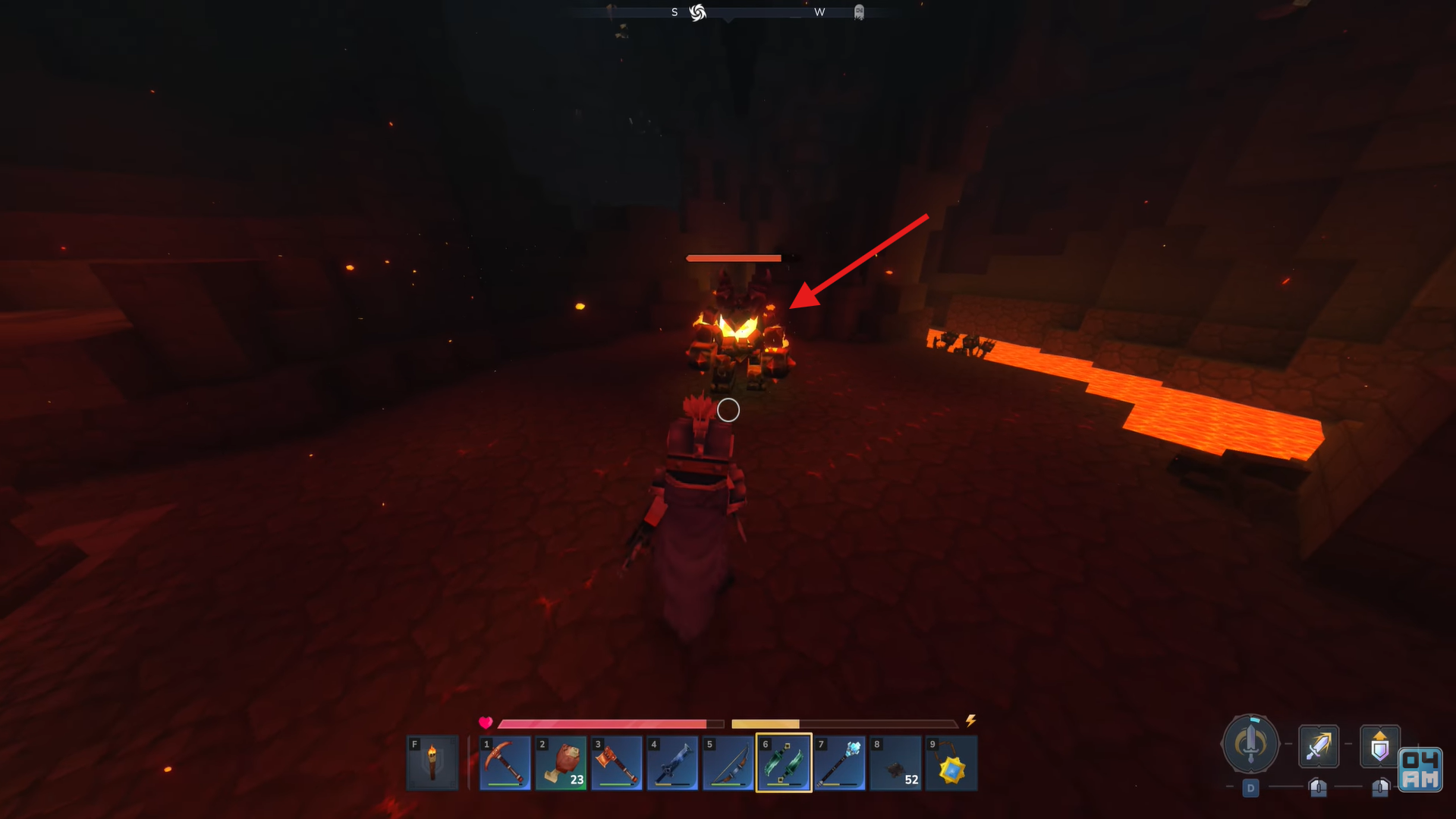Select the dual green daggers in slot 6

click(x=784, y=762)
